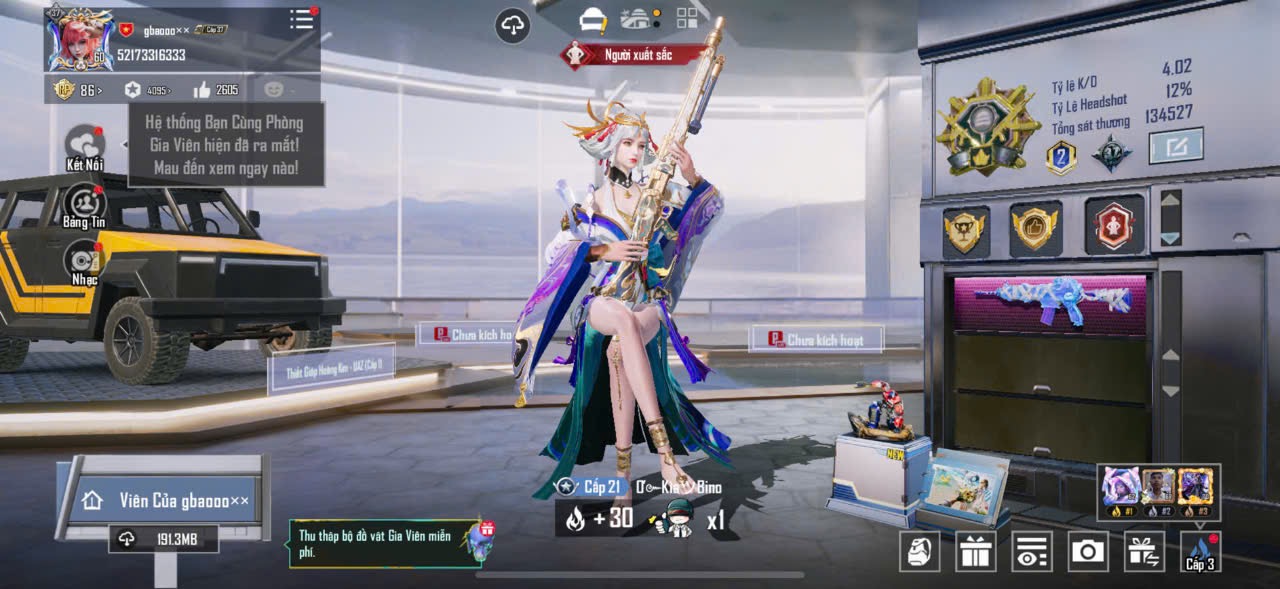Open the backpack inventory button
Screen dimensions: 1280x589
(x=919, y=551)
